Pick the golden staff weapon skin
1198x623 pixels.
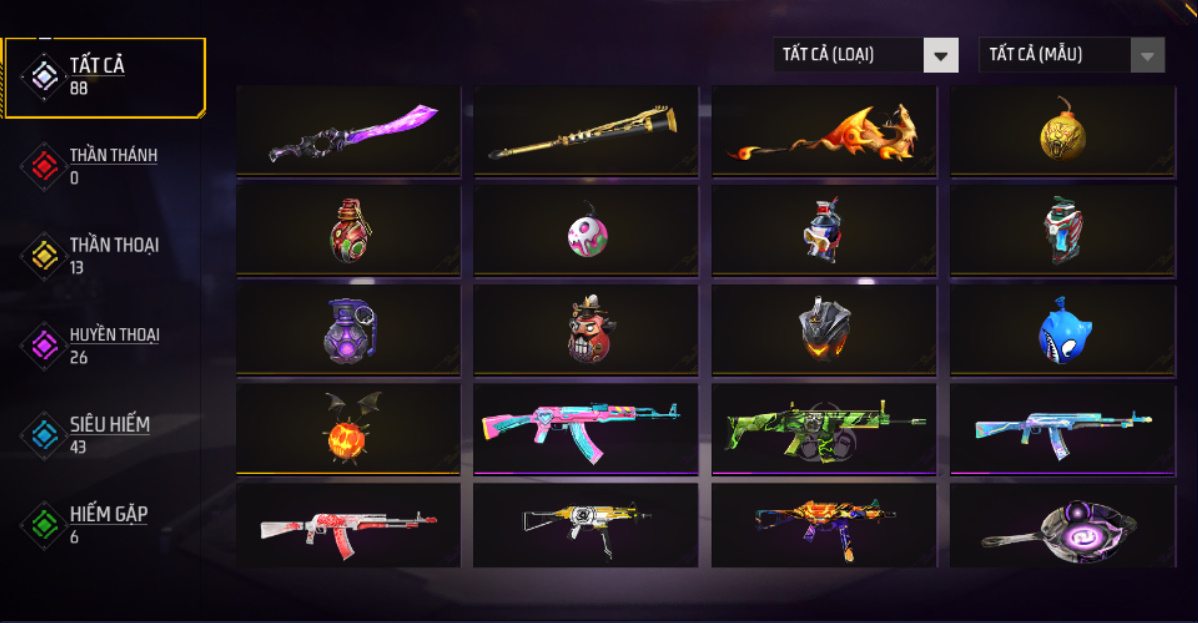[x=586, y=131]
